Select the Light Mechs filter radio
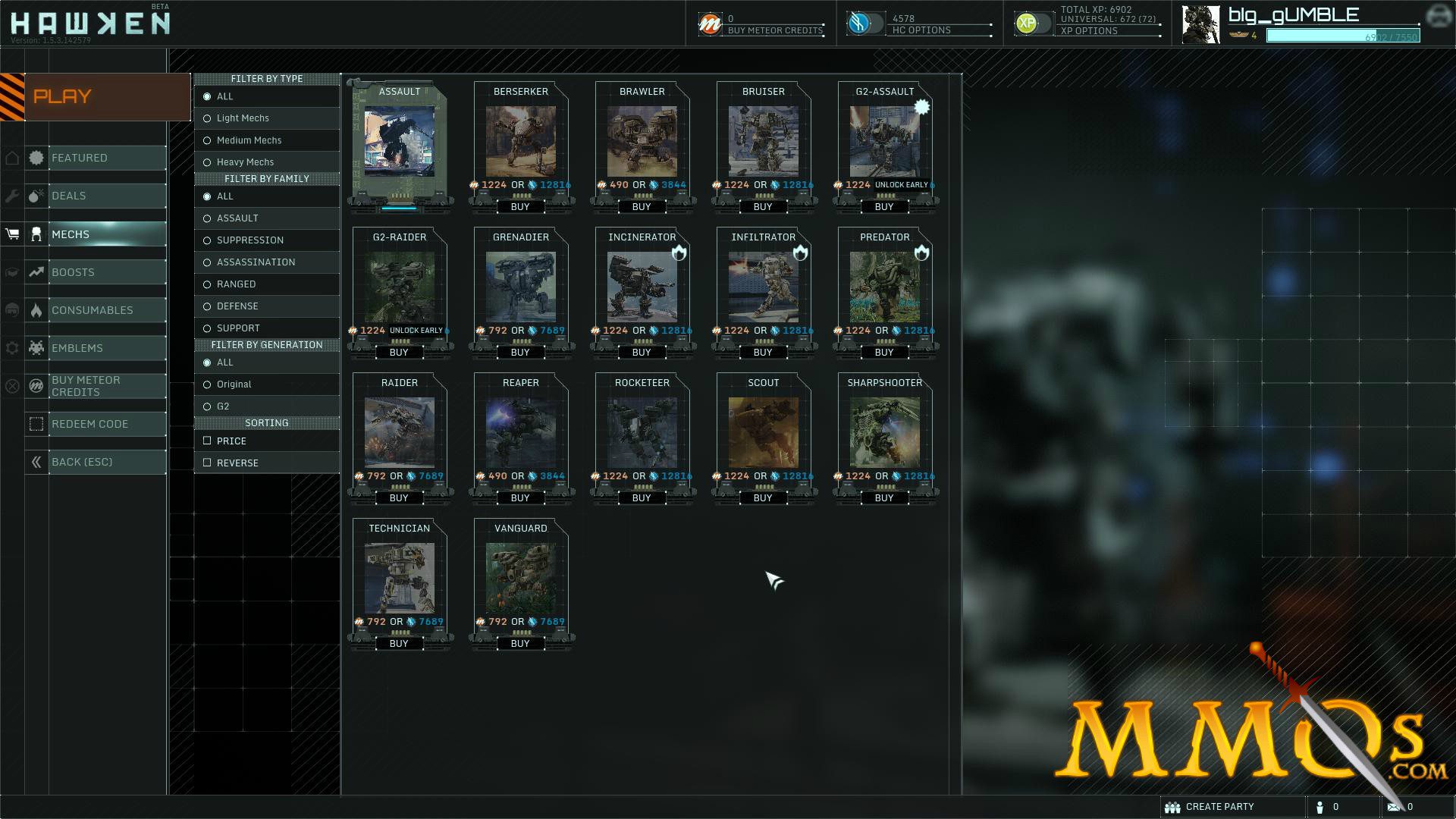This screenshot has width=1456, height=819. click(206, 118)
